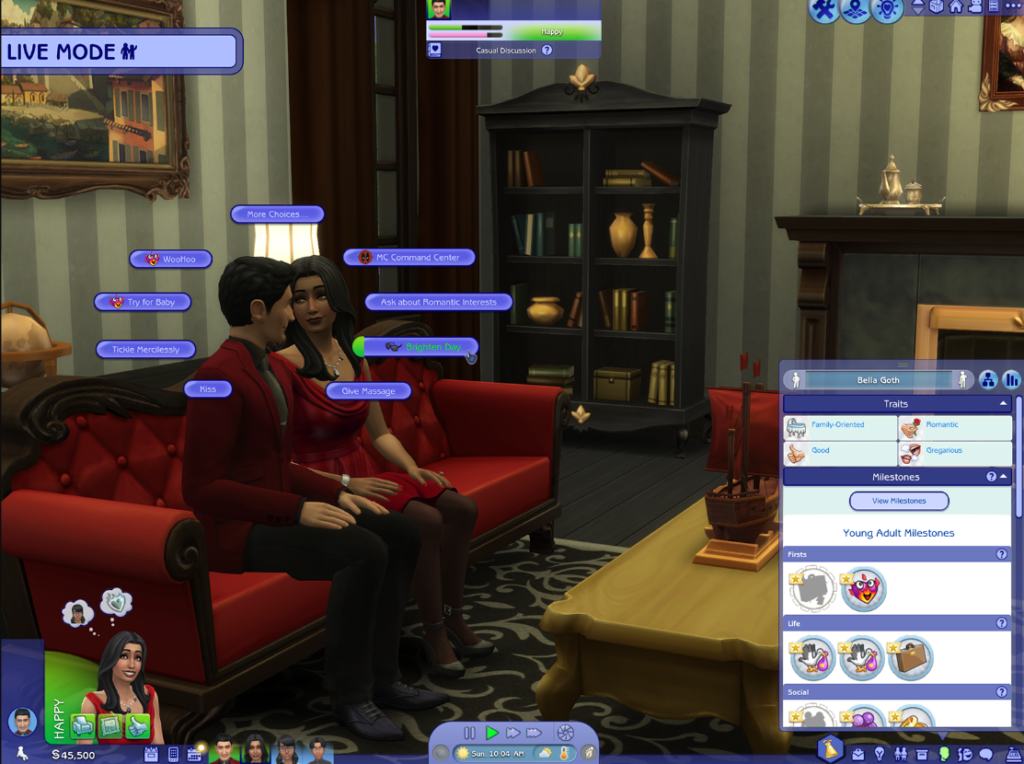Select the WooHoo interaction
Image resolution: width=1024 pixels, height=764 pixels.
pyautogui.click(x=171, y=259)
